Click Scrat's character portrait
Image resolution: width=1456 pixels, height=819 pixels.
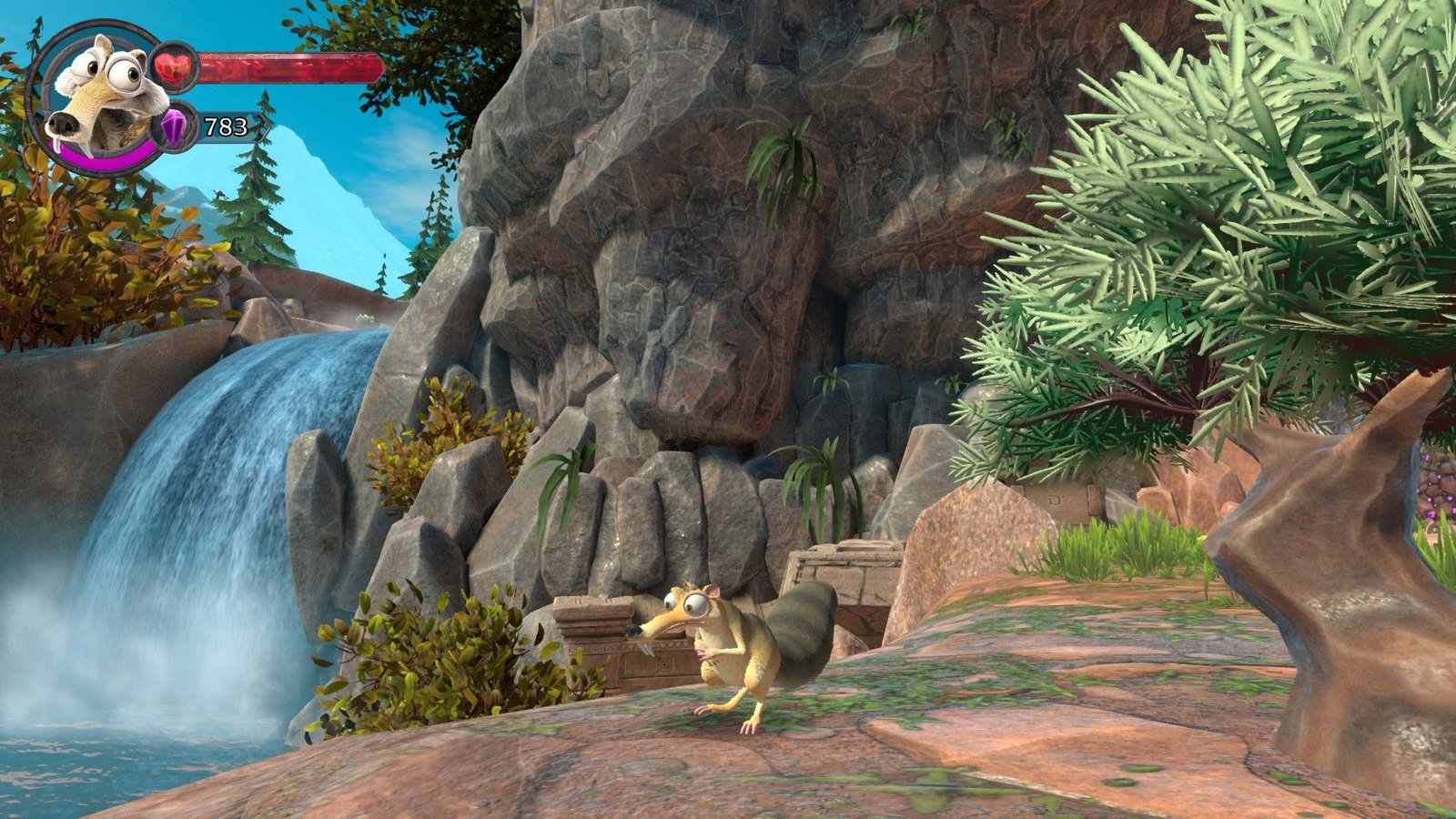click(98, 96)
